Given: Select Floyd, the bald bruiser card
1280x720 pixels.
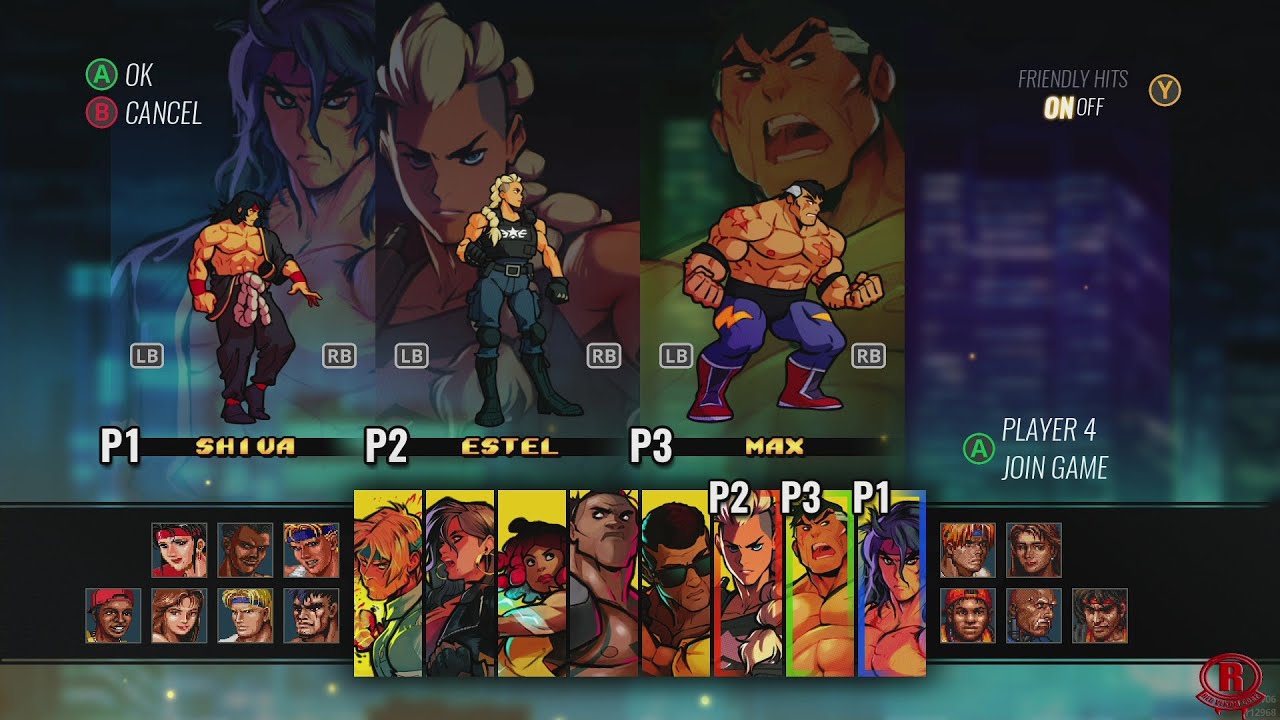Looking at the screenshot, I should (x=603, y=583).
